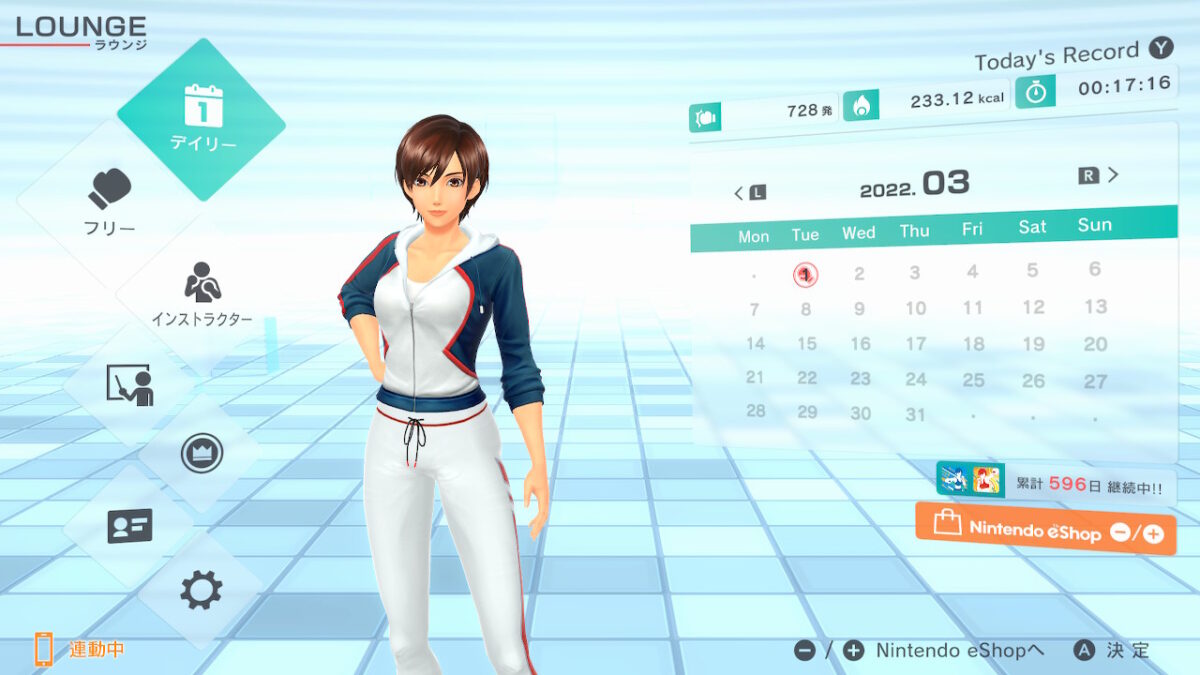
Task: Open the profile ID card menu
Action: pos(129,525)
